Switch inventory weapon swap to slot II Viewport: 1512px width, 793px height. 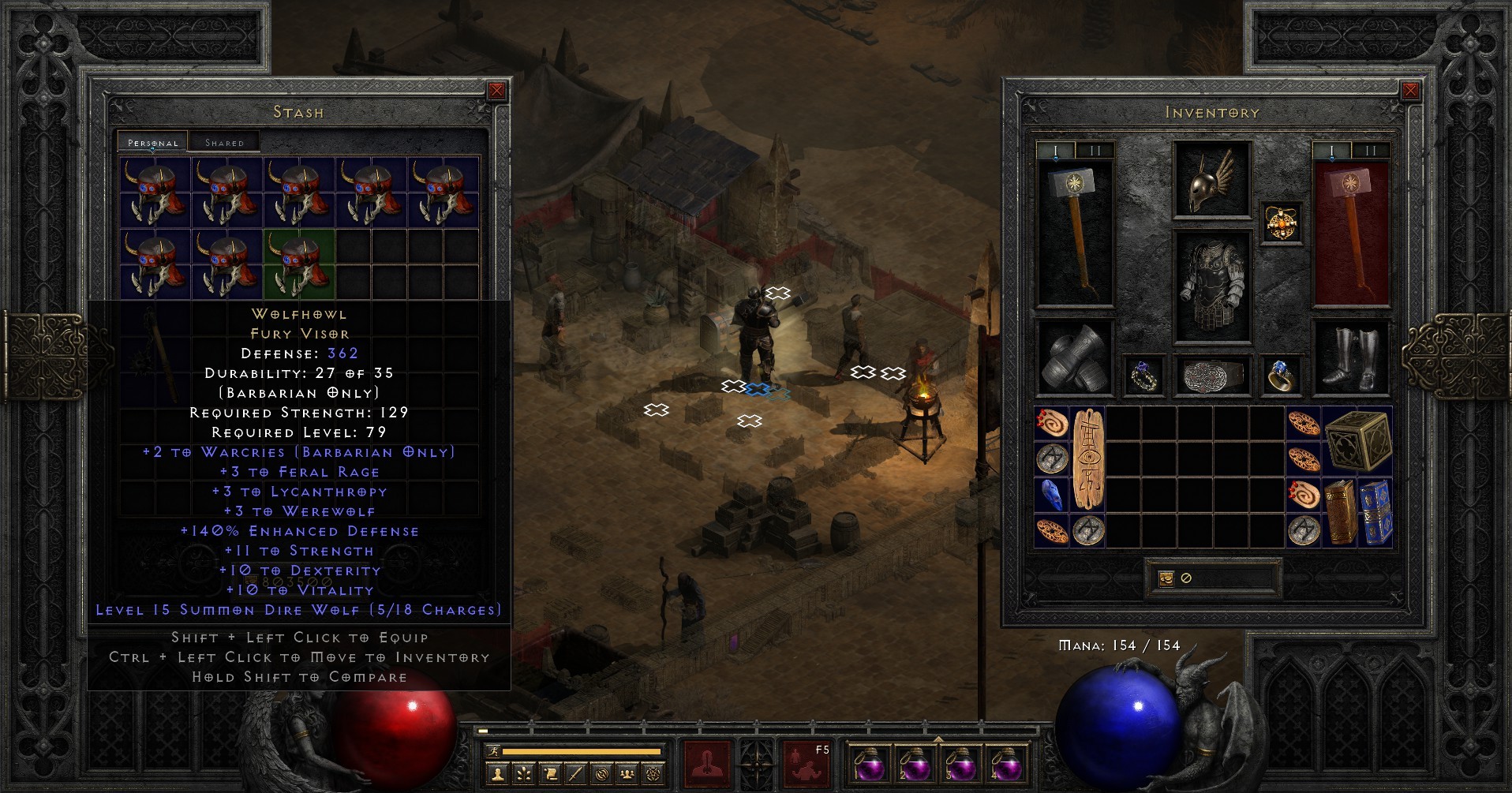pos(1095,149)
